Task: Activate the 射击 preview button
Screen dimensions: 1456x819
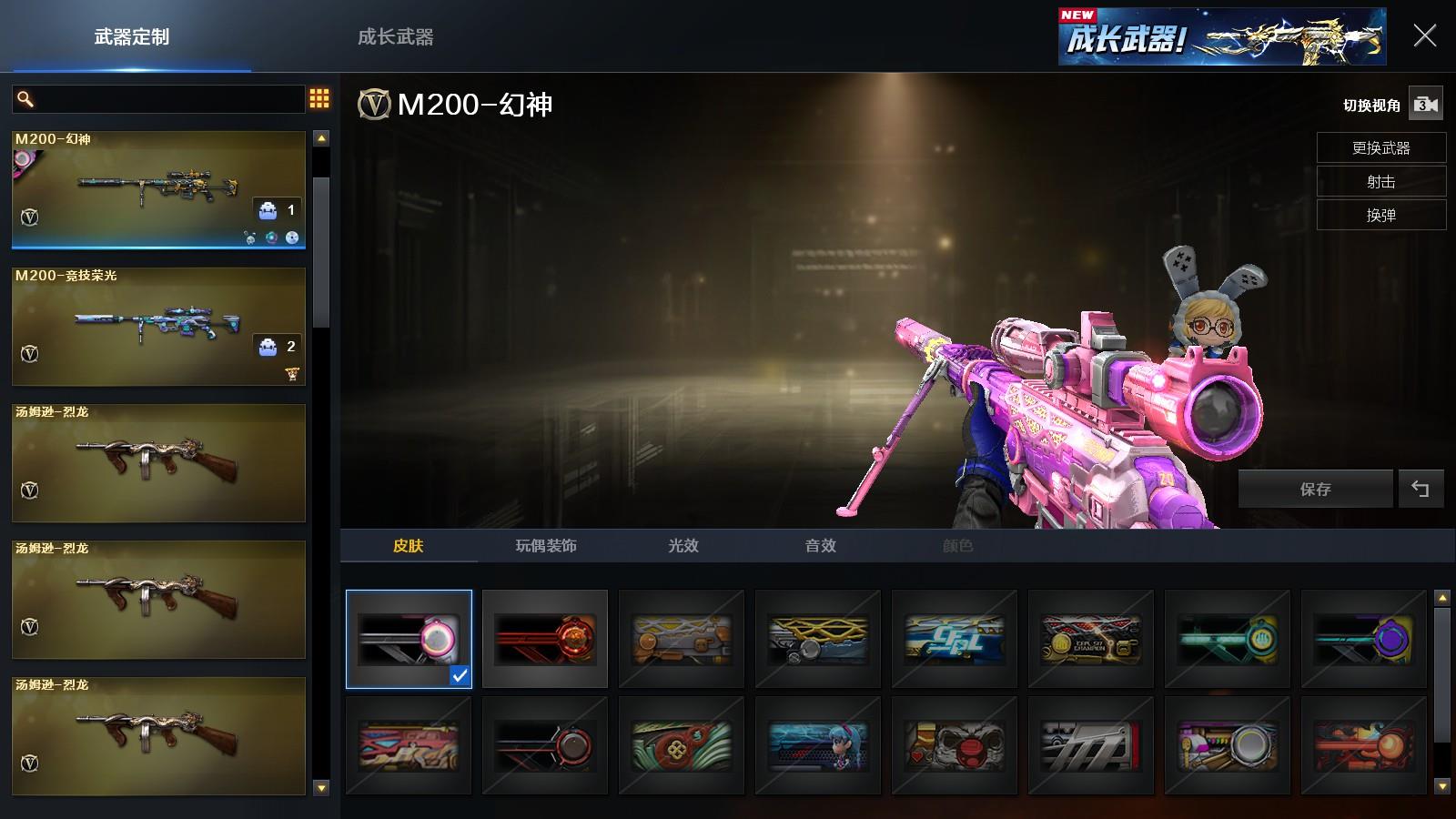Action: pos(1380,182)
